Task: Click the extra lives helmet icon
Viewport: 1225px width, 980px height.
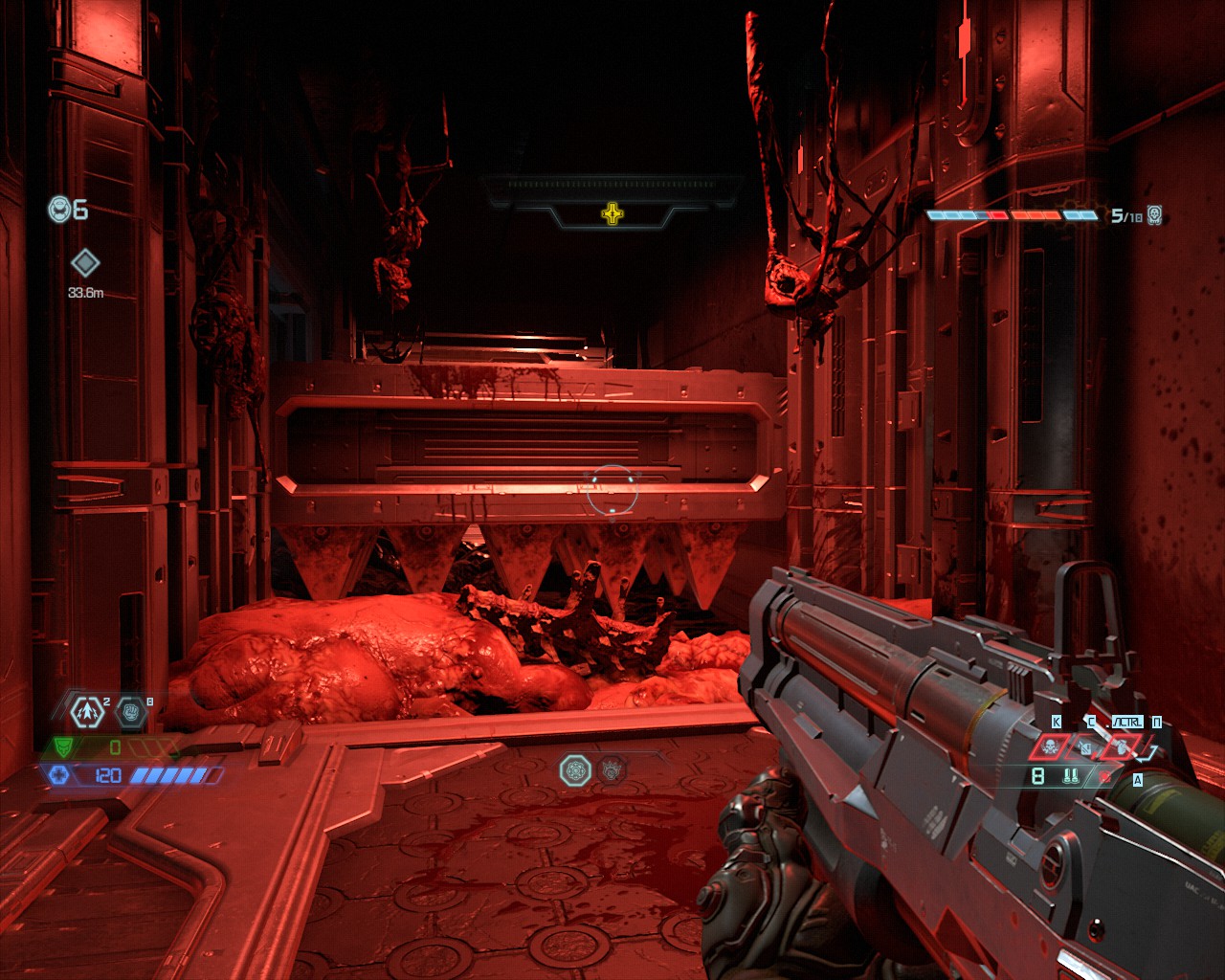Action: (60, 209)
